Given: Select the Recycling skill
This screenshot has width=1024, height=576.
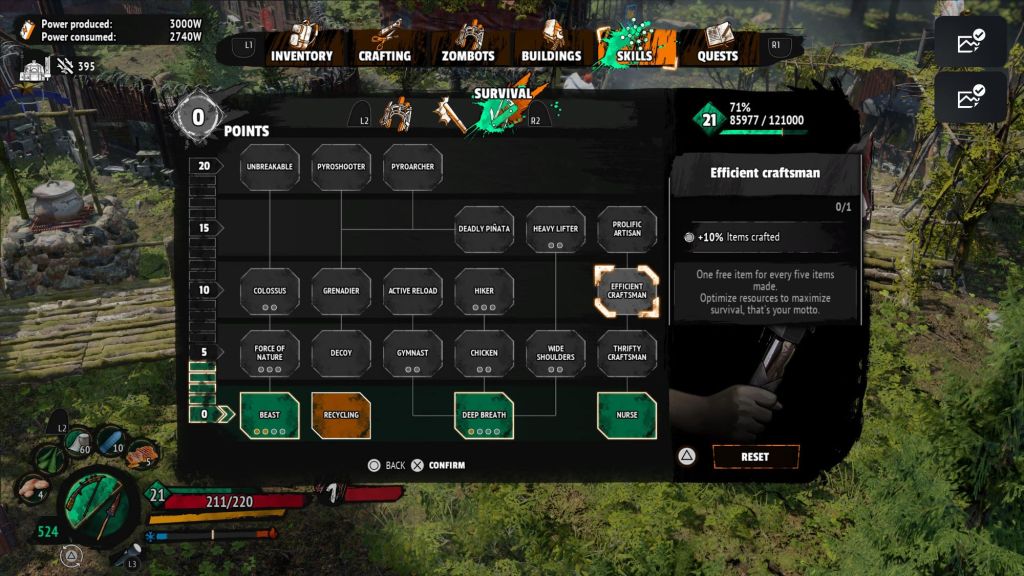Looking at the screenshot, I should pos(342,415).
